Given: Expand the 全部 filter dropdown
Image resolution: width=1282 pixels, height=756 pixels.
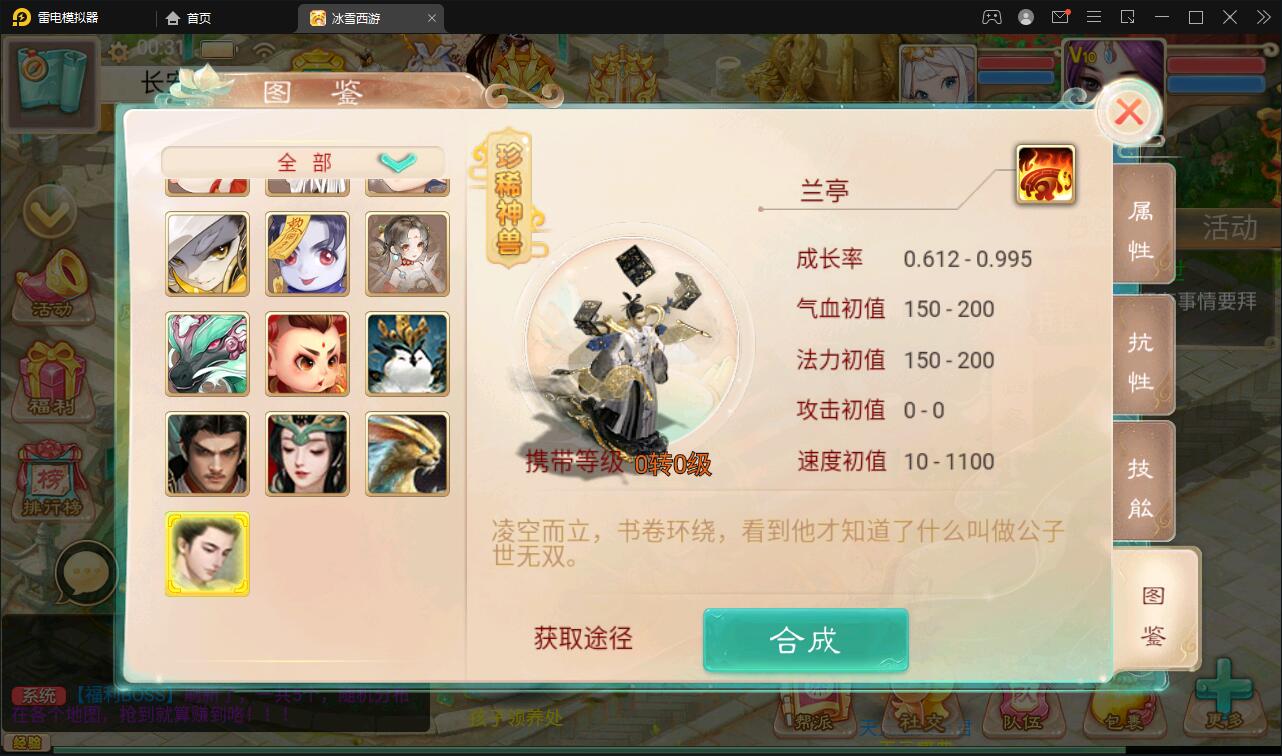Looking at the screenshot, I should pyautogui.click(x=398, y=161).
